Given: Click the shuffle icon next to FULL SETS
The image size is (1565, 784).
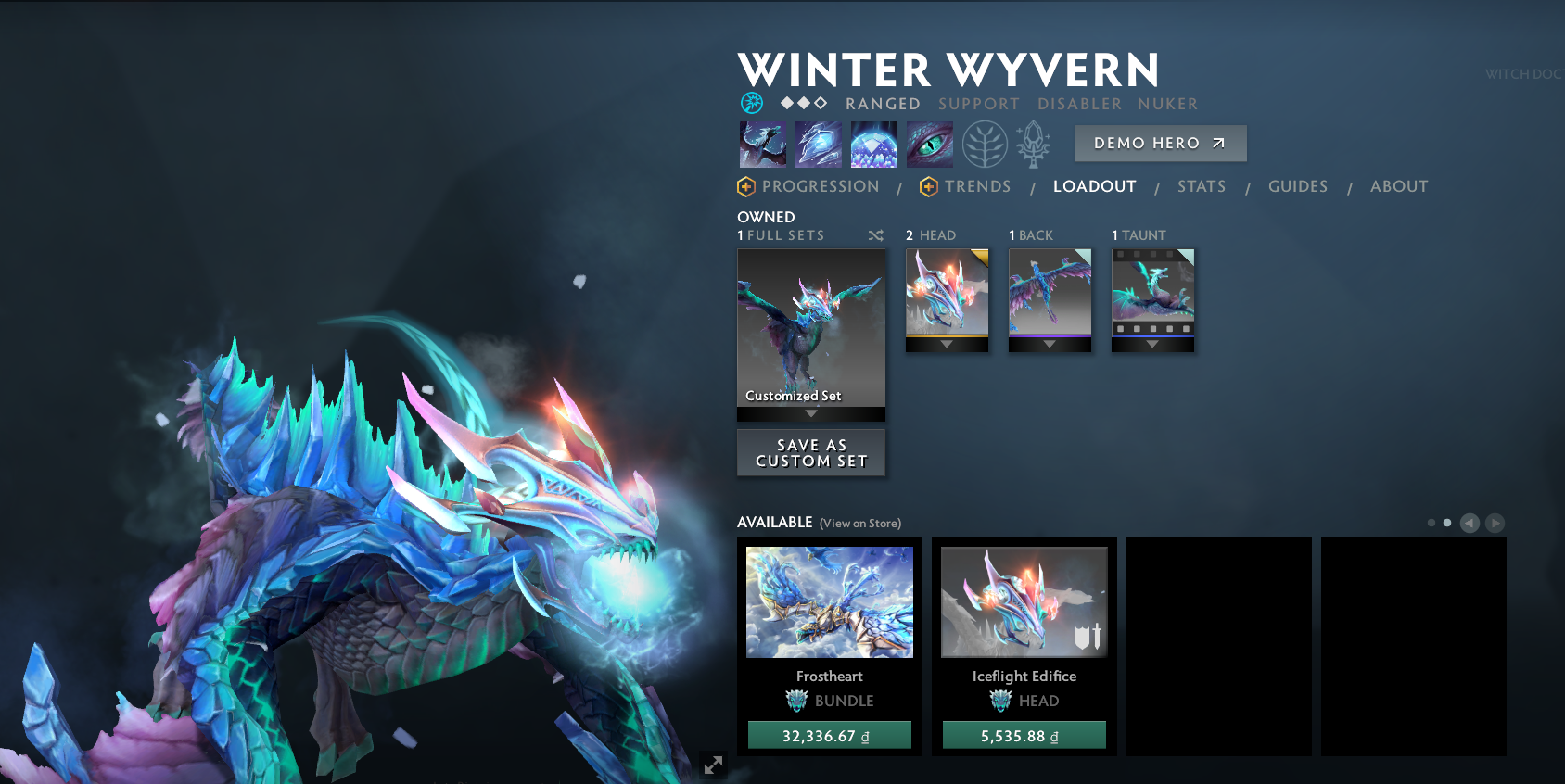Looking at the screenshot, I should (x=875, y=235).
